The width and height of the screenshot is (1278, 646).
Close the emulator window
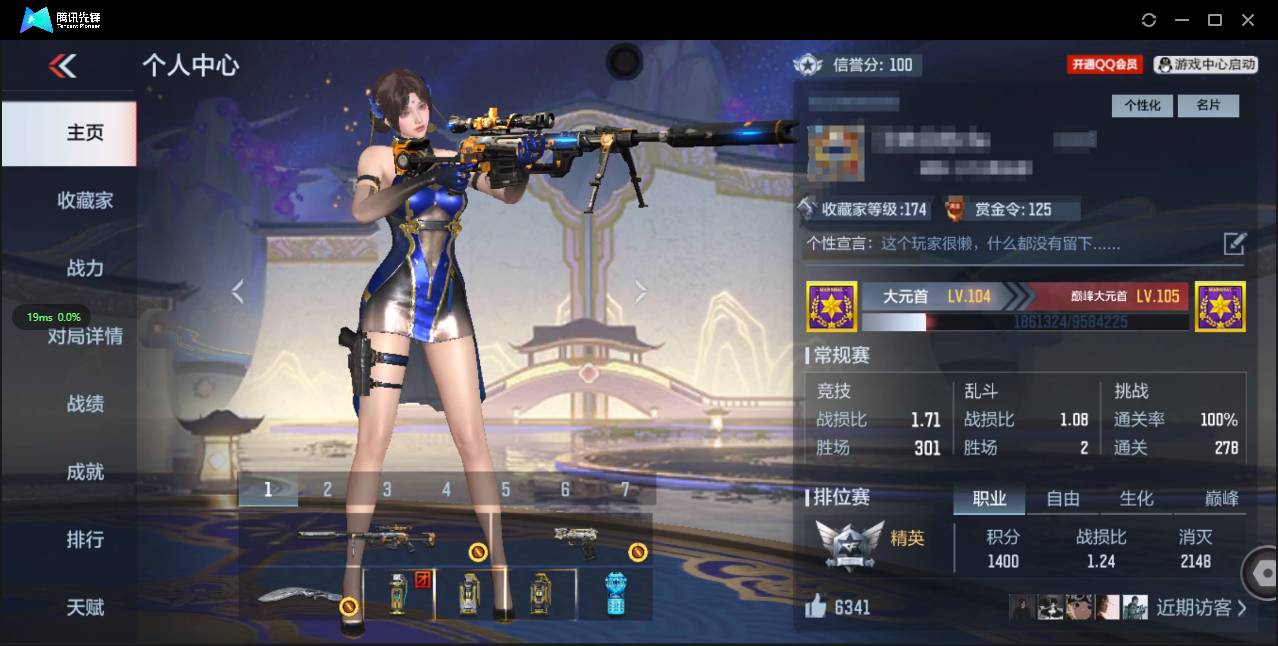[x=1247, y=20]
